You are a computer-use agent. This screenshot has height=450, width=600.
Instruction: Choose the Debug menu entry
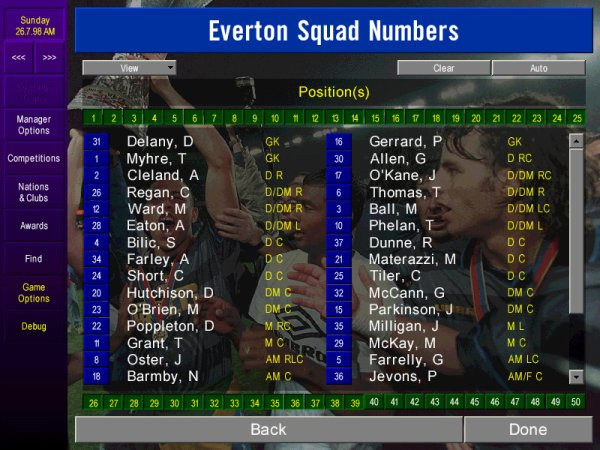tap(33, 326)
